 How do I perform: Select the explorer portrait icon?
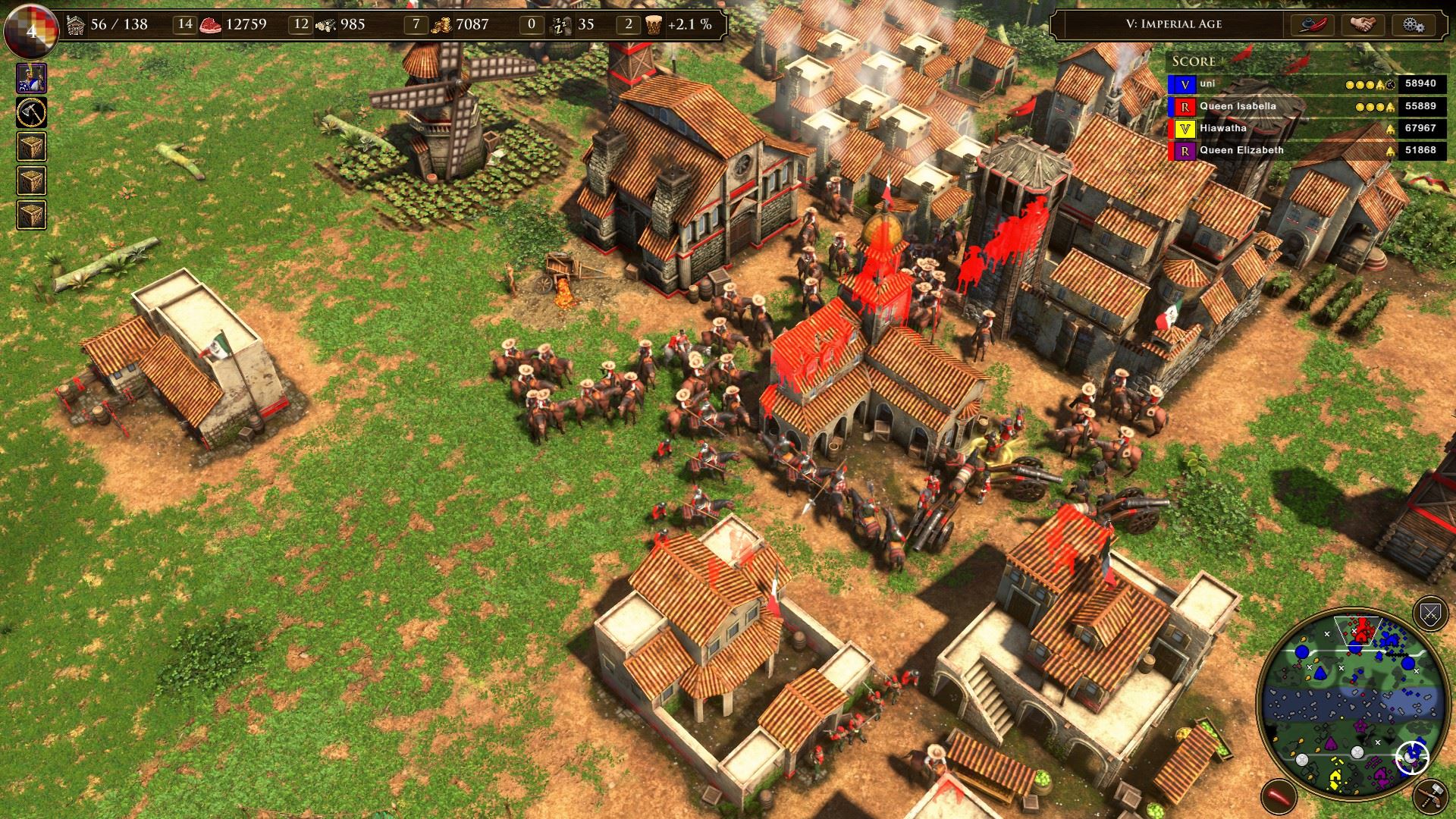point(32,78)
